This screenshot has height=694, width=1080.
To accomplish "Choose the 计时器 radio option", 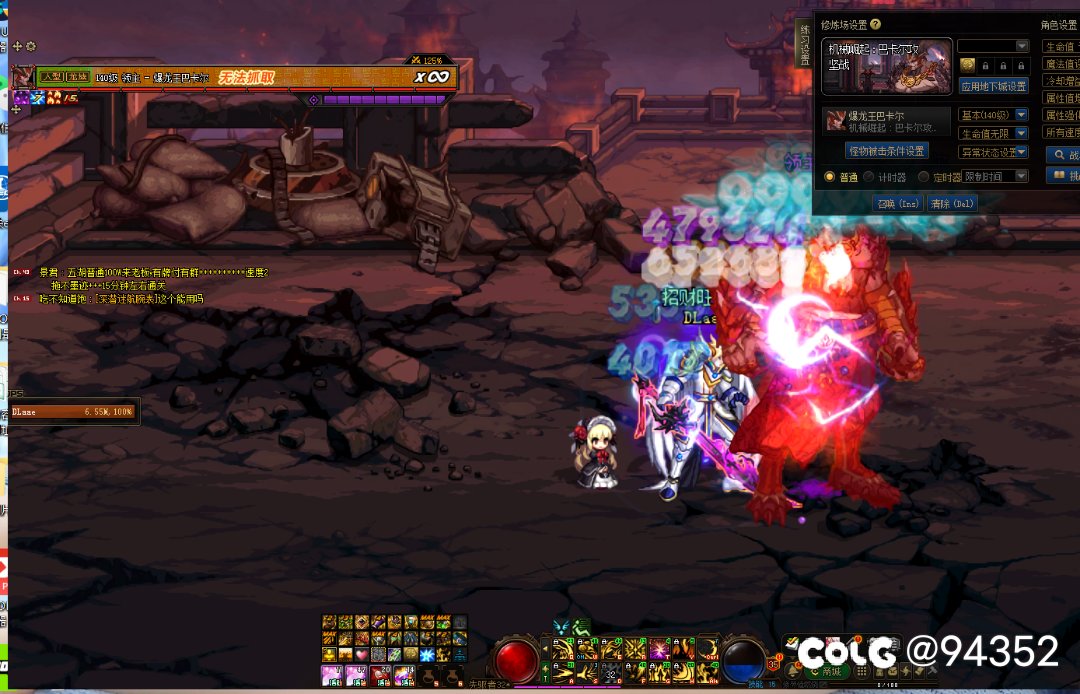I will tap(869, 176).
